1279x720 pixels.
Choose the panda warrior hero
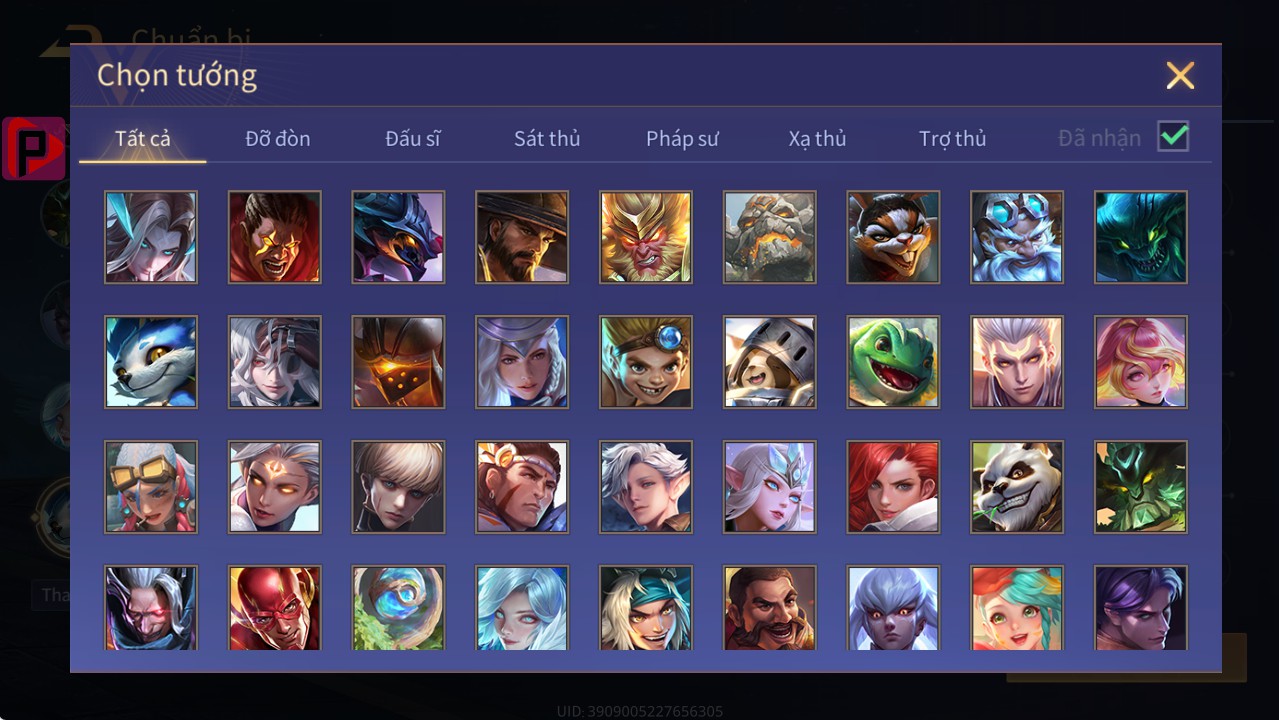pyautogui.click(x=1017, y=487)
